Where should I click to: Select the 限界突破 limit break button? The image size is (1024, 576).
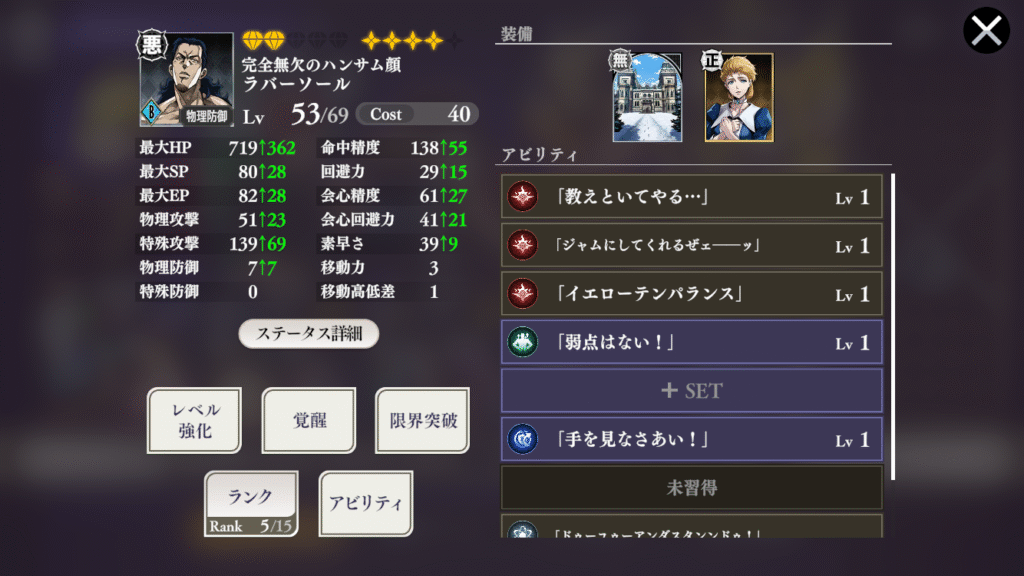coord(423,421)
